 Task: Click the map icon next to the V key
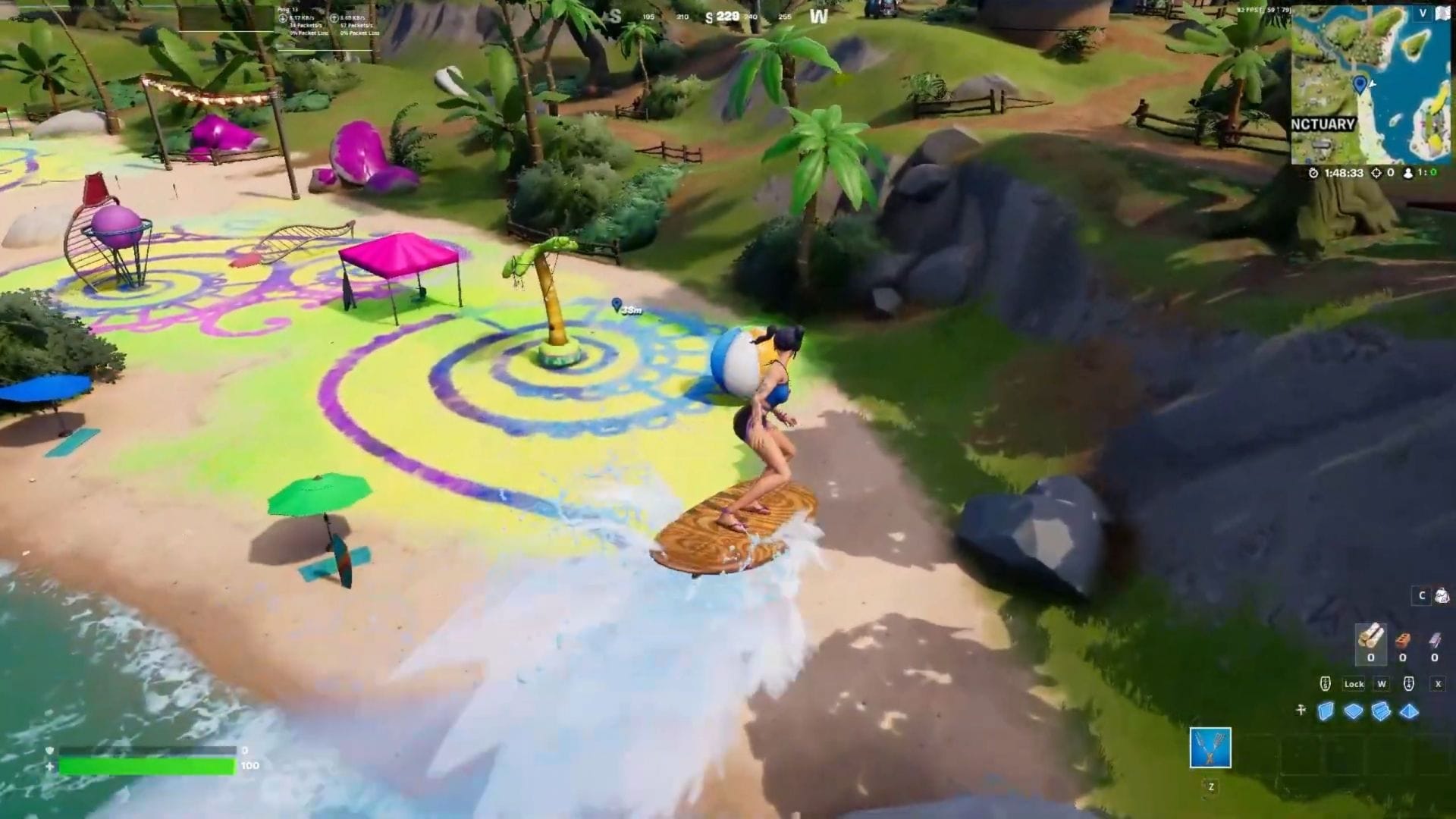(1442, 13)
